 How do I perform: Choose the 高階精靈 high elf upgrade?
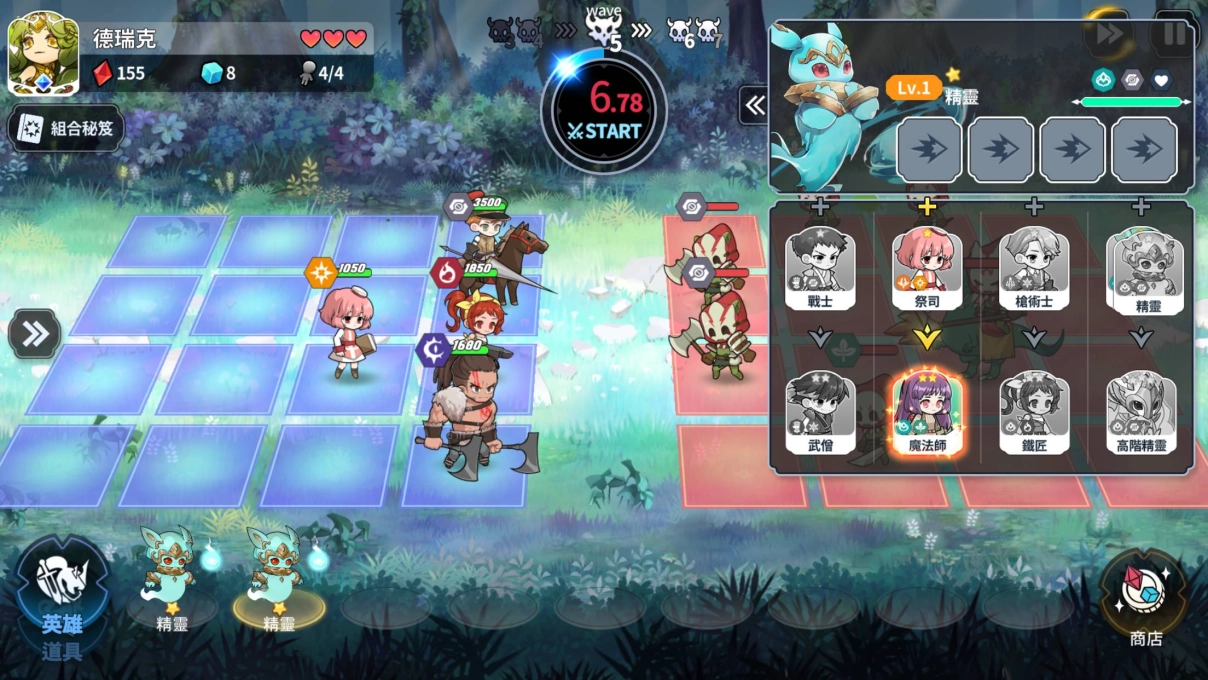[1141, 408]
